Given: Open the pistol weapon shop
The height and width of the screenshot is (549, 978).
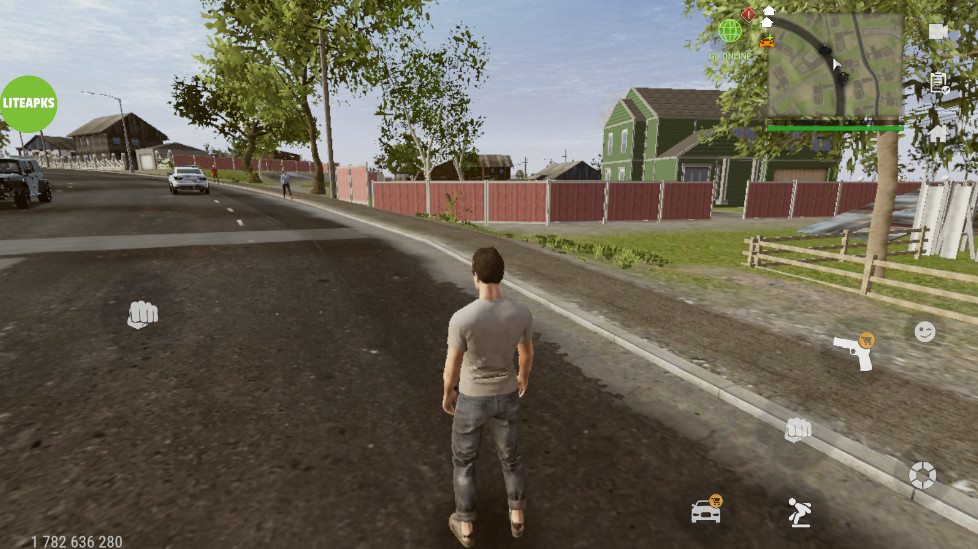Looking at the screenshot, I should (x=853, y=351).
